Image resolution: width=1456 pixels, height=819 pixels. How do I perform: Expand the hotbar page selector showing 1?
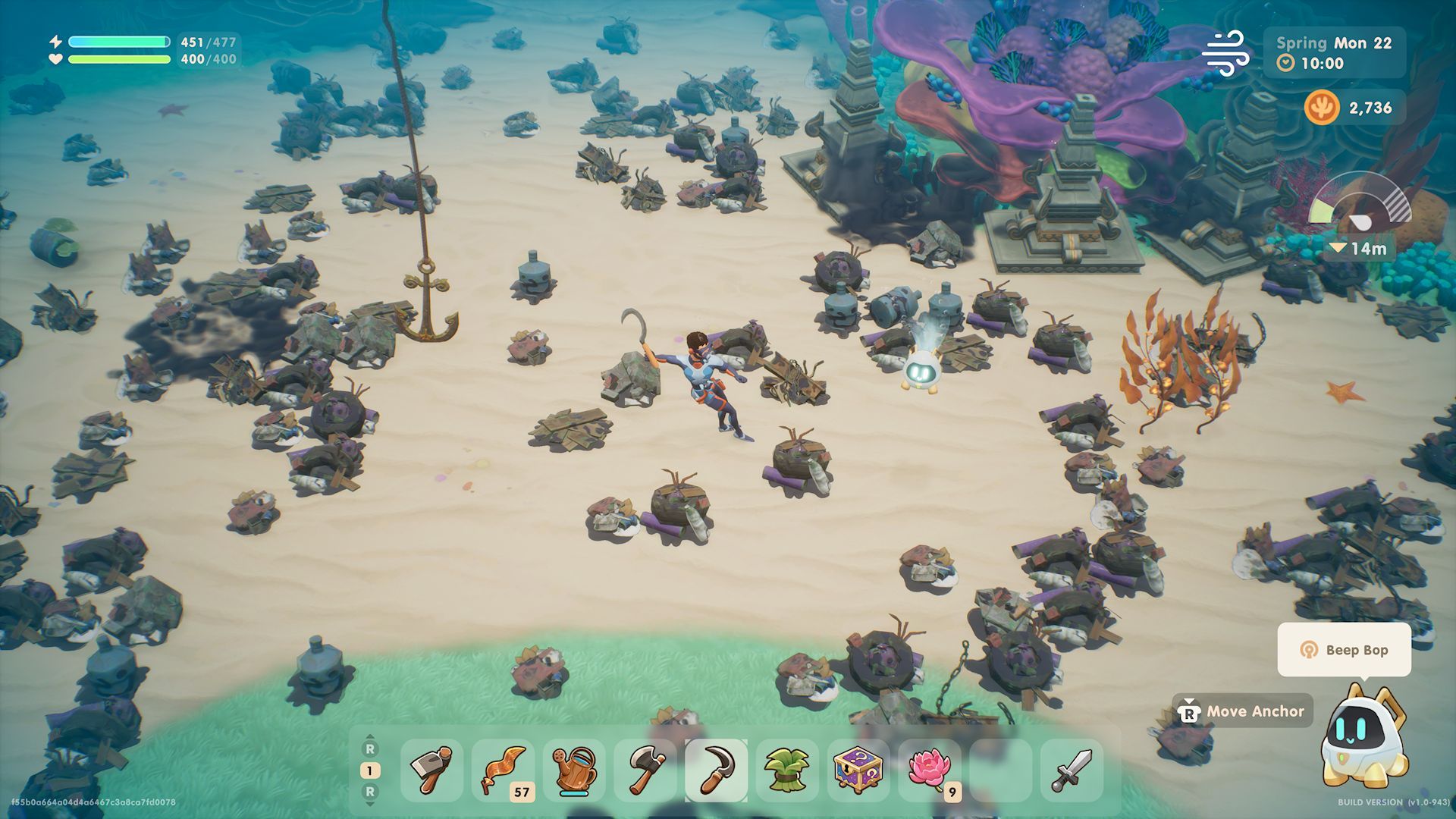(x=371, y=768)
